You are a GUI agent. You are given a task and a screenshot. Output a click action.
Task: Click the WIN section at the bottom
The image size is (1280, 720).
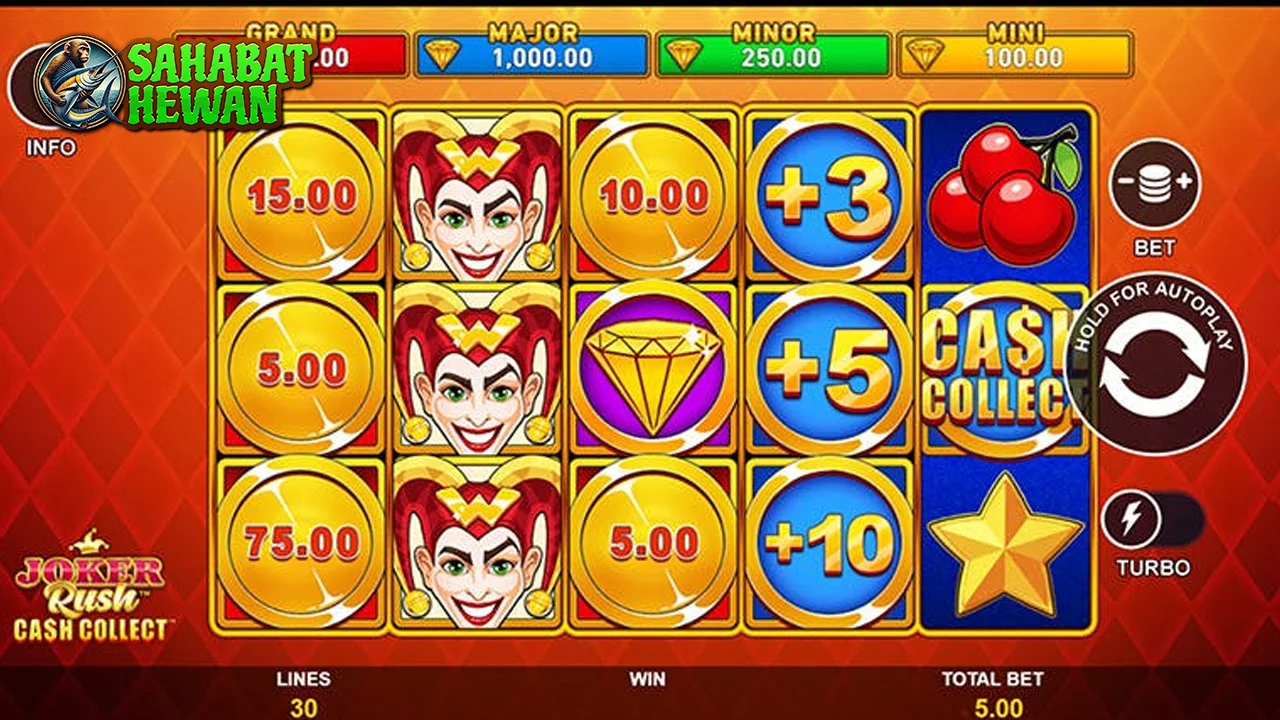point(648,690)
